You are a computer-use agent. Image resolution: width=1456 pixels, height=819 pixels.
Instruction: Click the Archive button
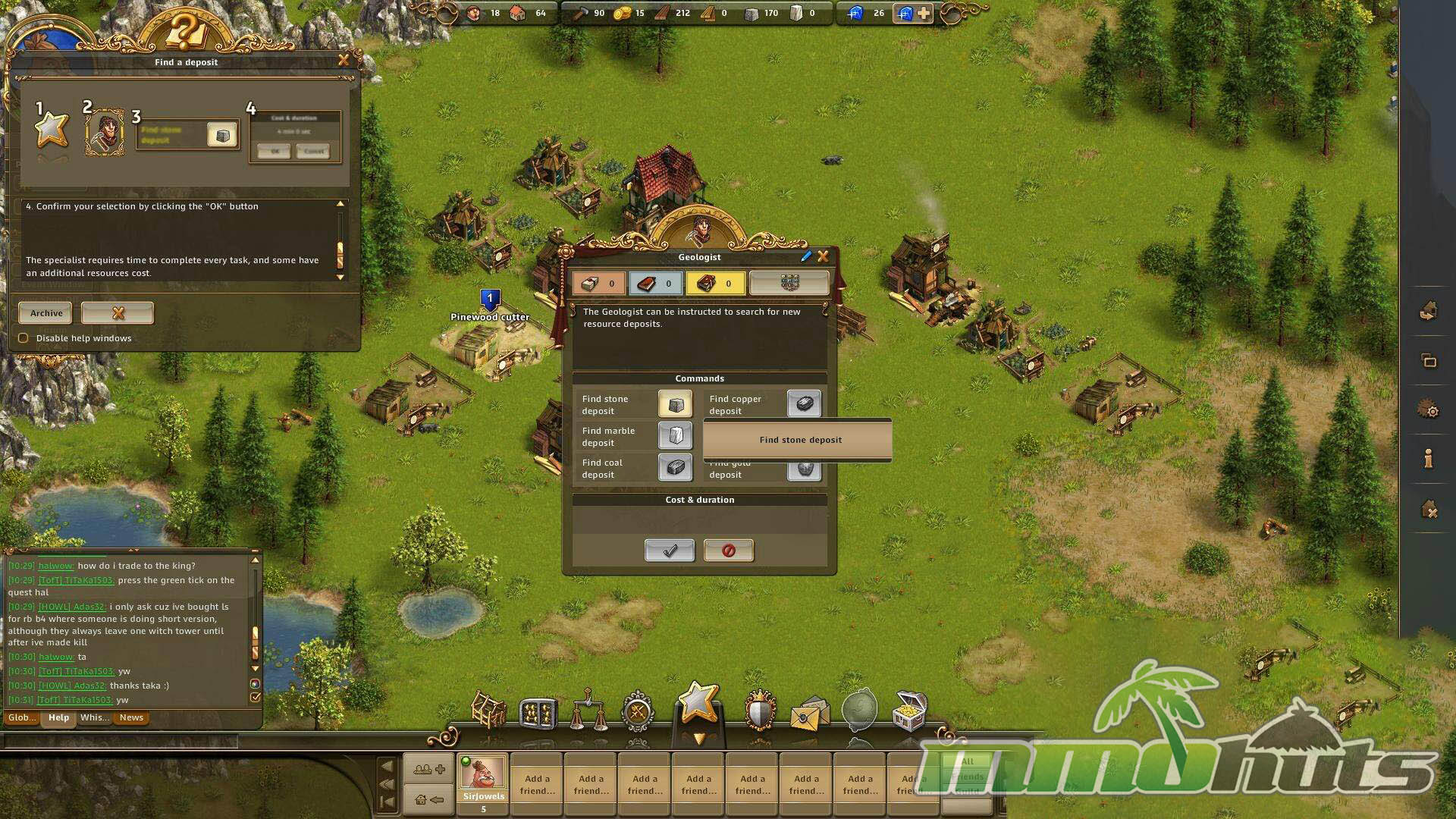coord(45,313)
